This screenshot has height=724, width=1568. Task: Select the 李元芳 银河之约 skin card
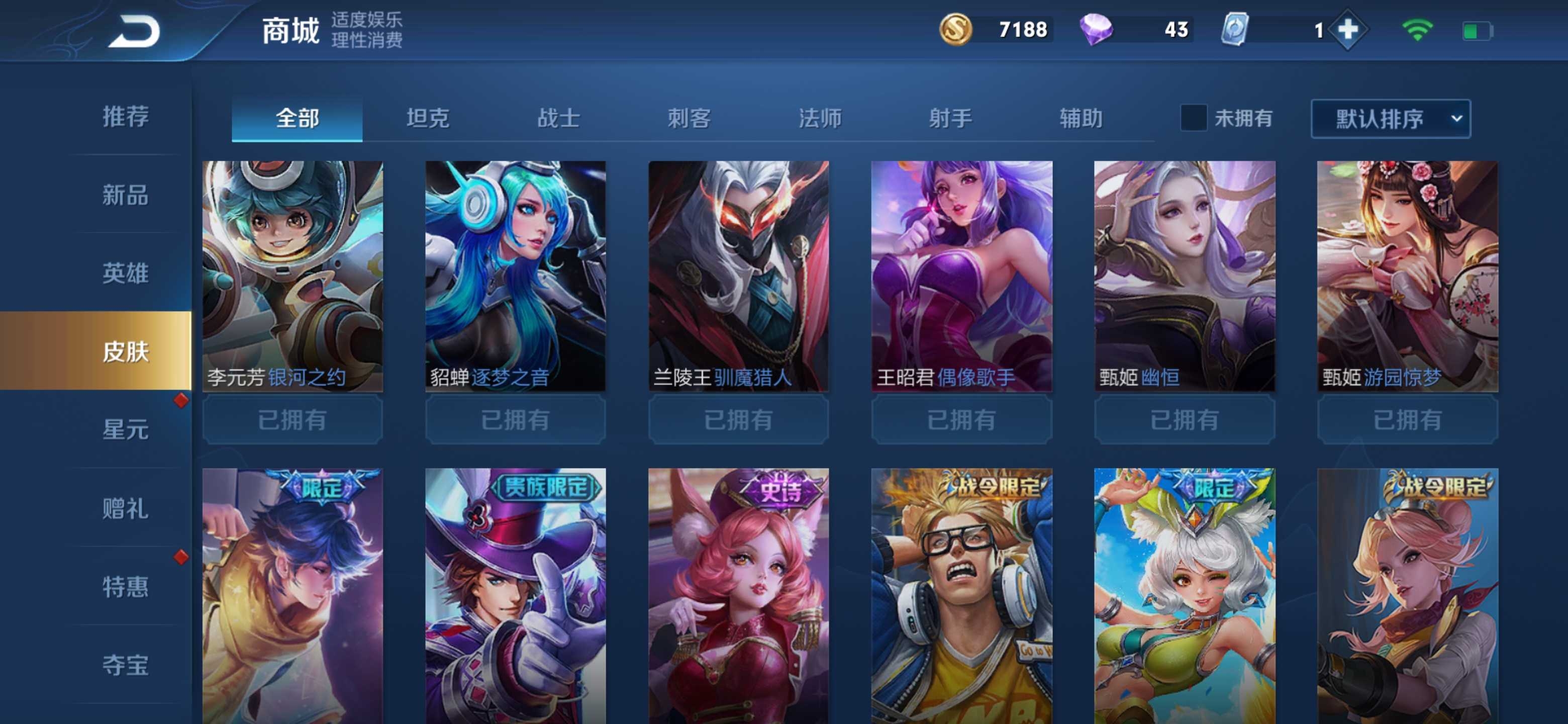293,275
